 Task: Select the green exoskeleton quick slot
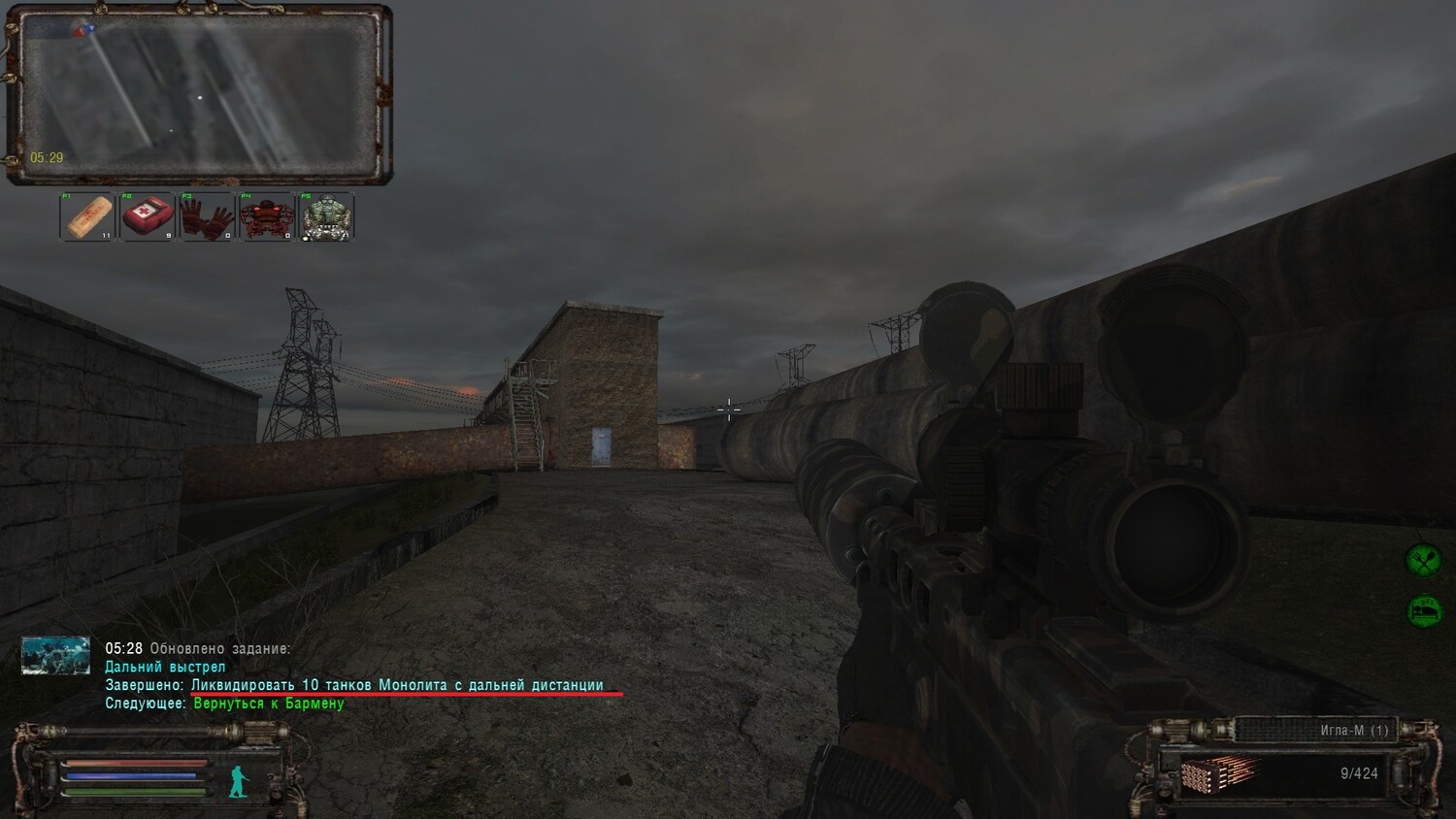[x=327, y=216]
